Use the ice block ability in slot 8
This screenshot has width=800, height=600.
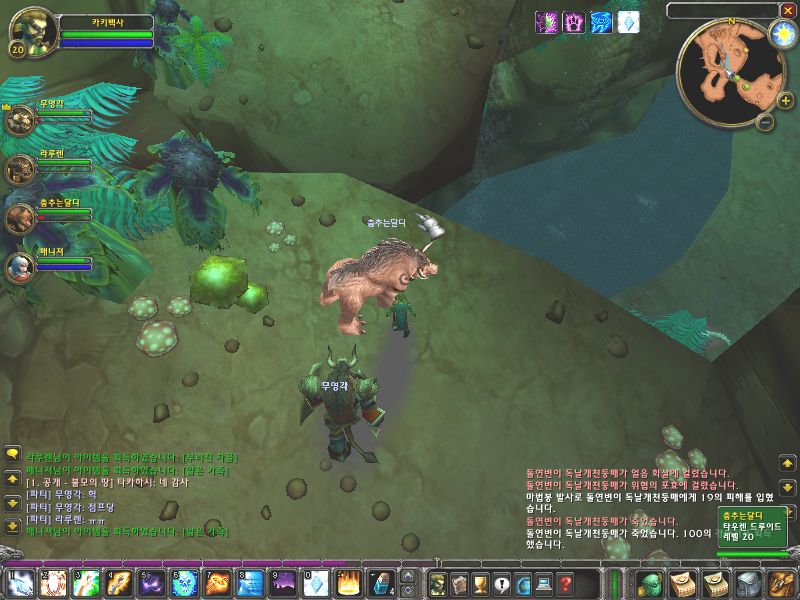tap(251, 582)
